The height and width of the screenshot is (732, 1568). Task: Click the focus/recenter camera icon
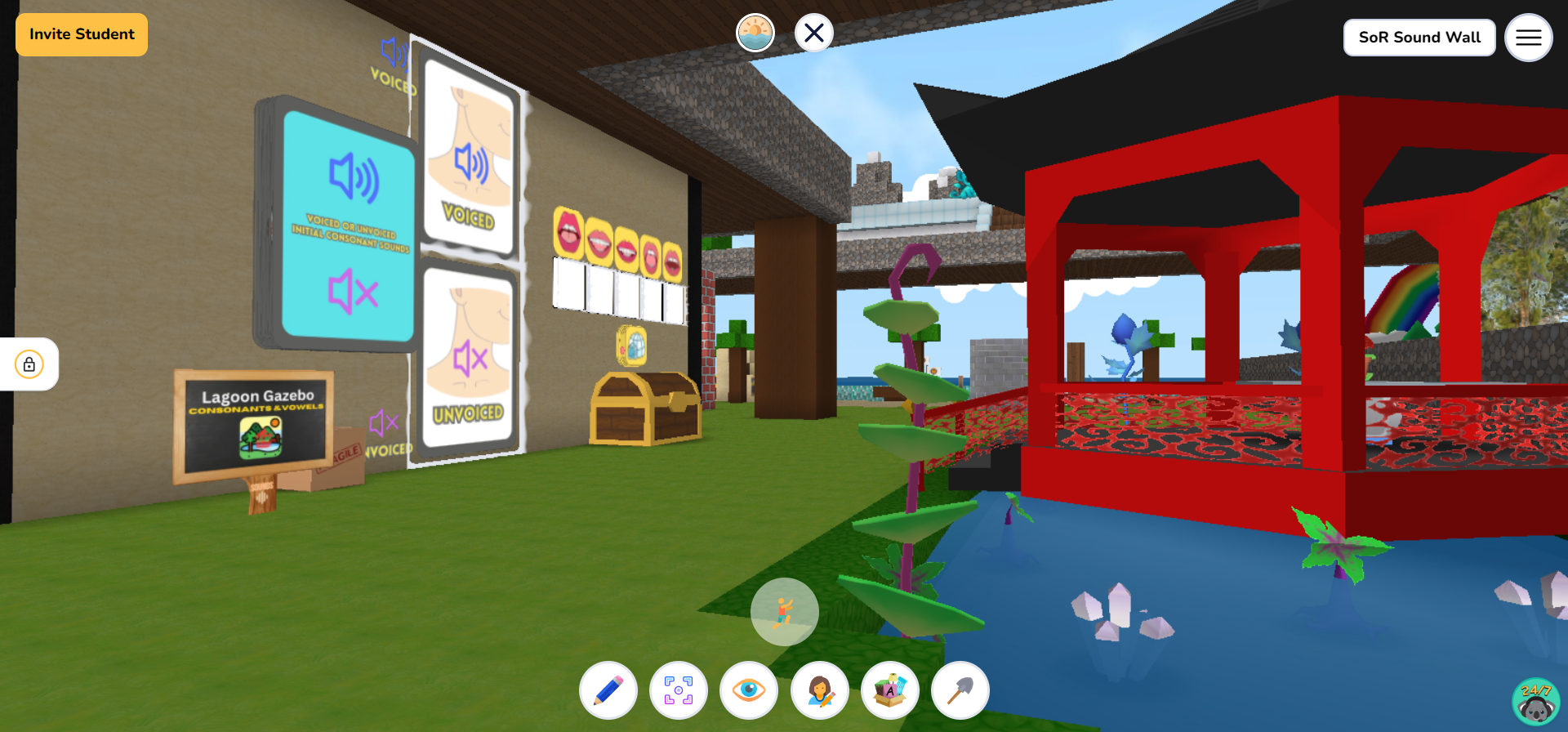pyautogui.click(x=679, y=690)
